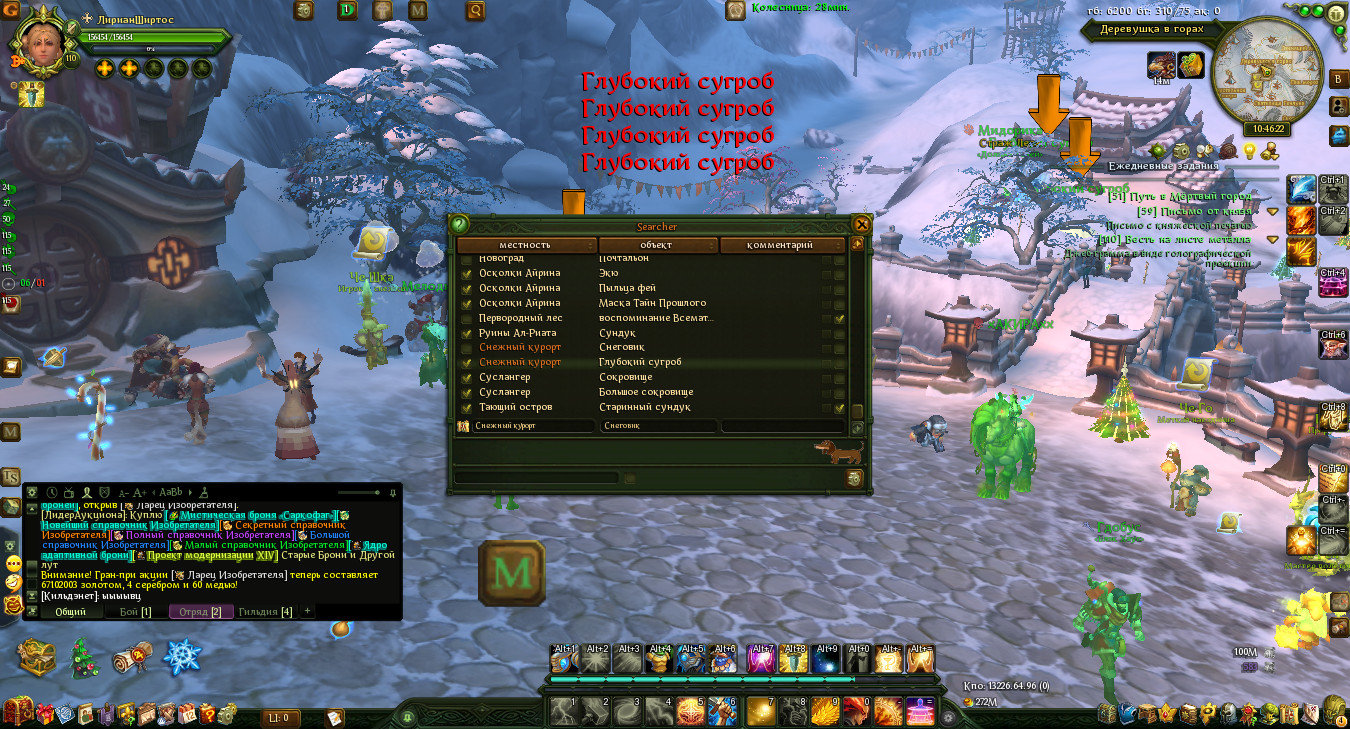Close the Searcher window
This screenshot has height=729, width=1350.
(862, 224)
